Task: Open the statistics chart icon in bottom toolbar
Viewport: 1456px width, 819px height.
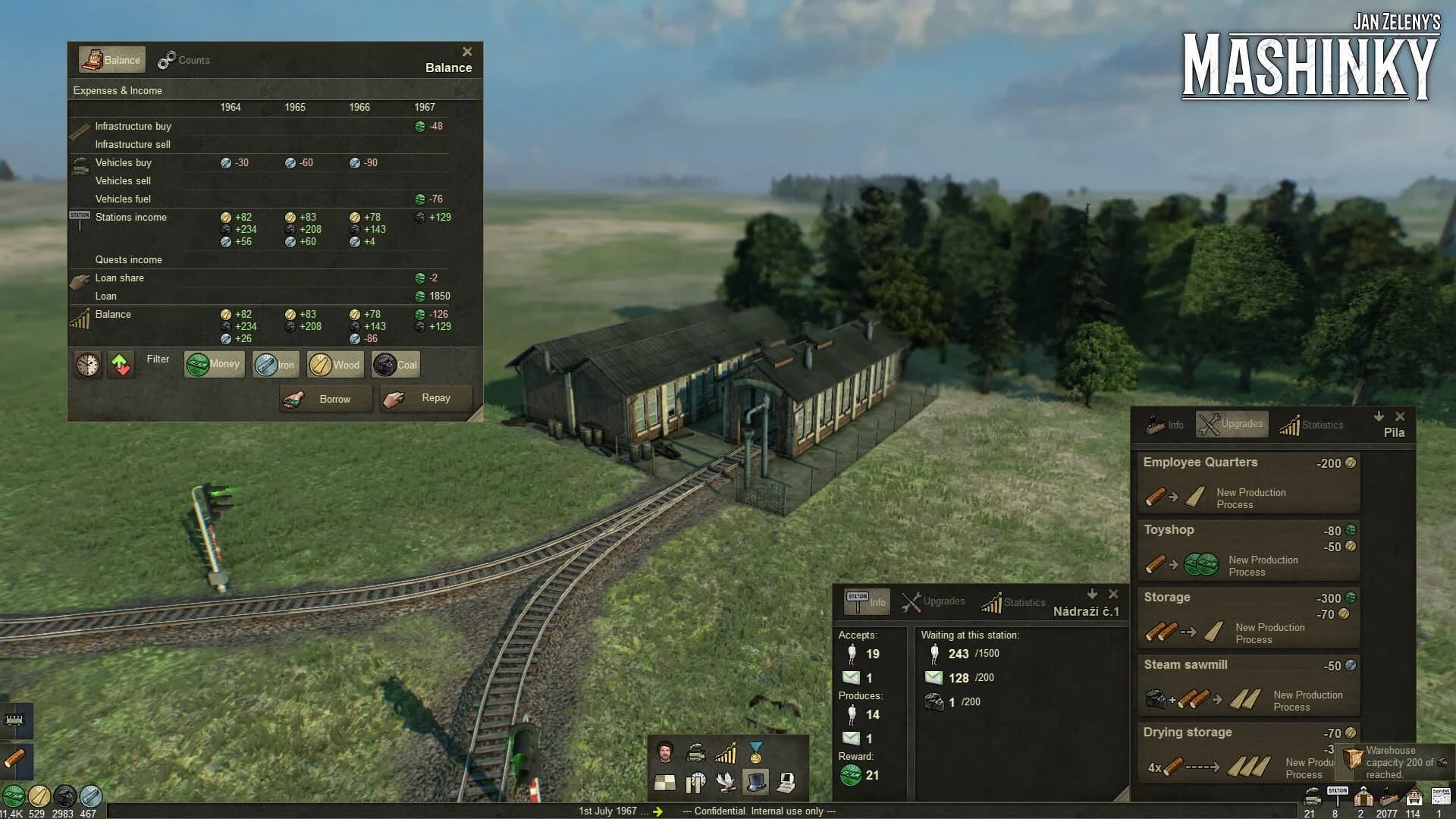Action: (726, 751)
